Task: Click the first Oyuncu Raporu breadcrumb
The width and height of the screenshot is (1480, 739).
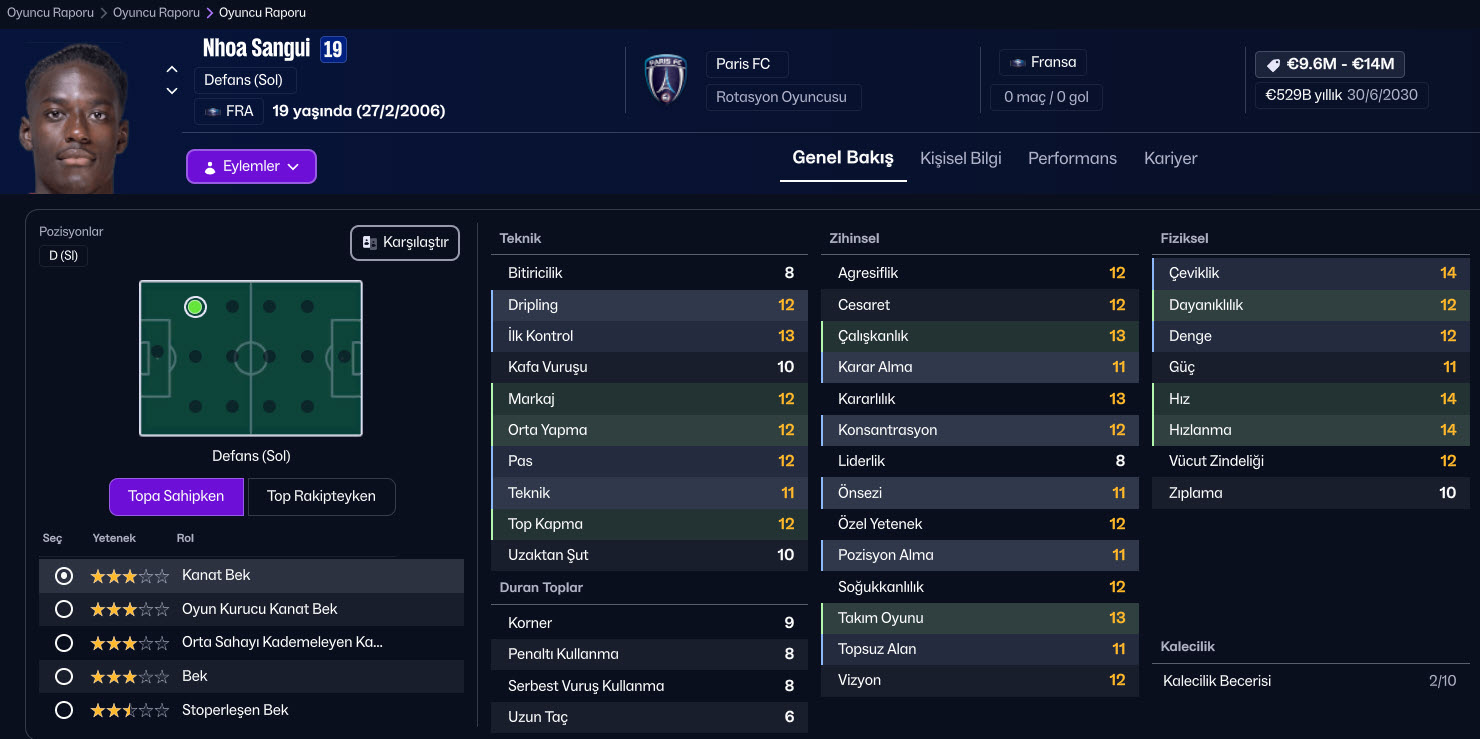Action: tap(50, 13)
